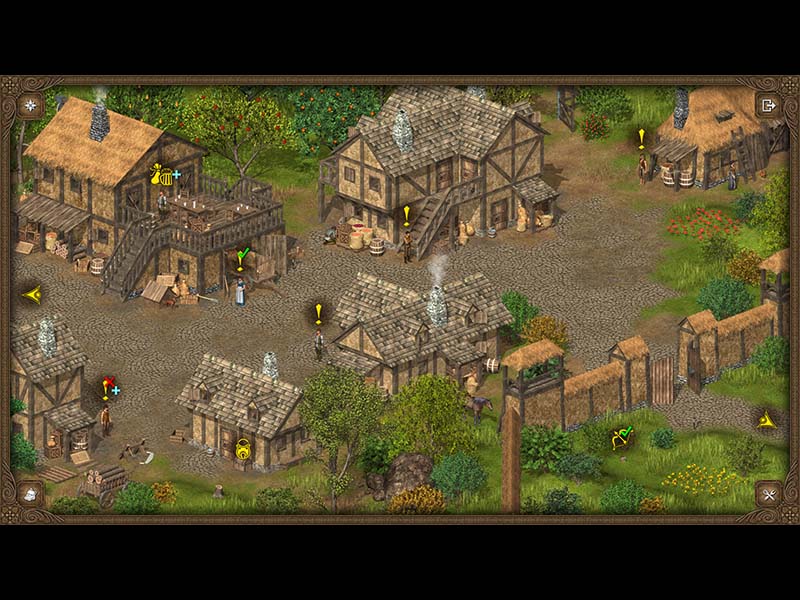The height and width of the screenshot is (600, 800).
Task: Open the crossed tools button
Action: (768, 493)
